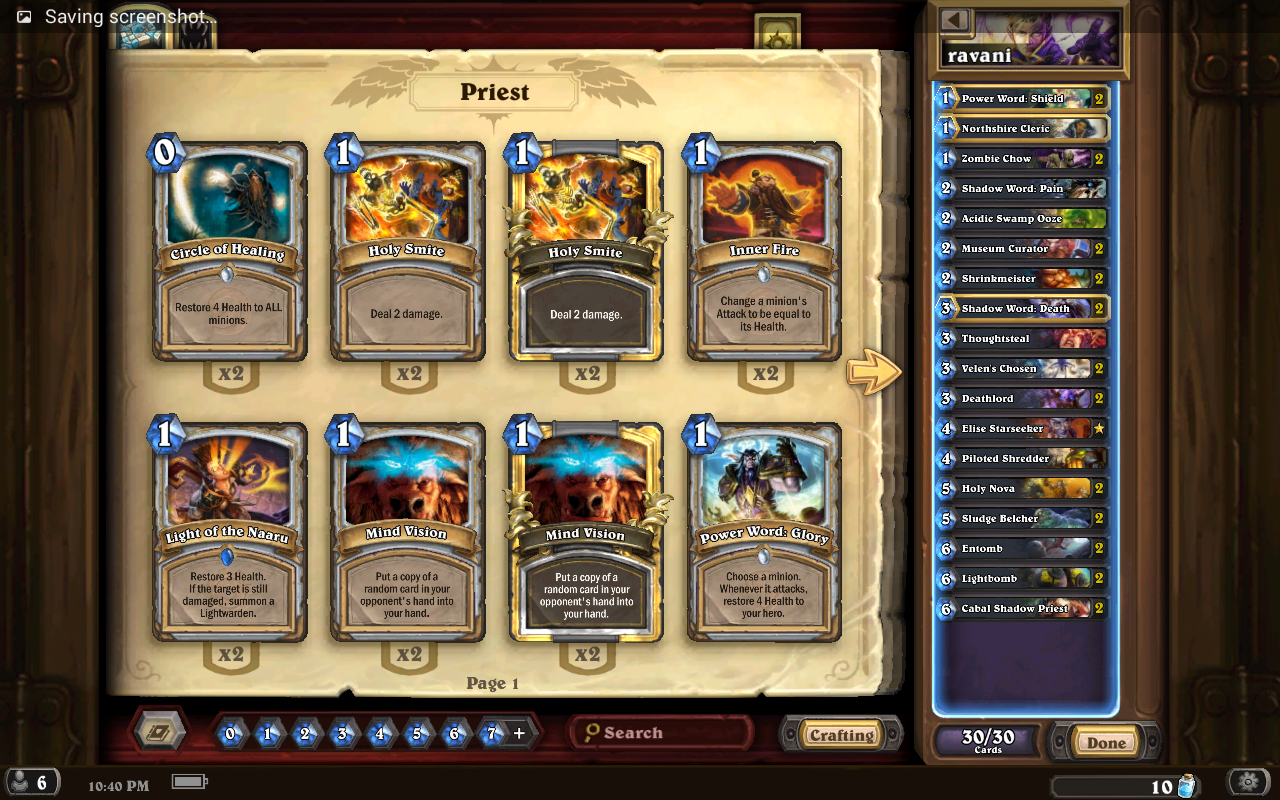The width and height of the screenshot is (1280, 800).
Task: Filter cards by mana cost 0
Action: [231, 733]
